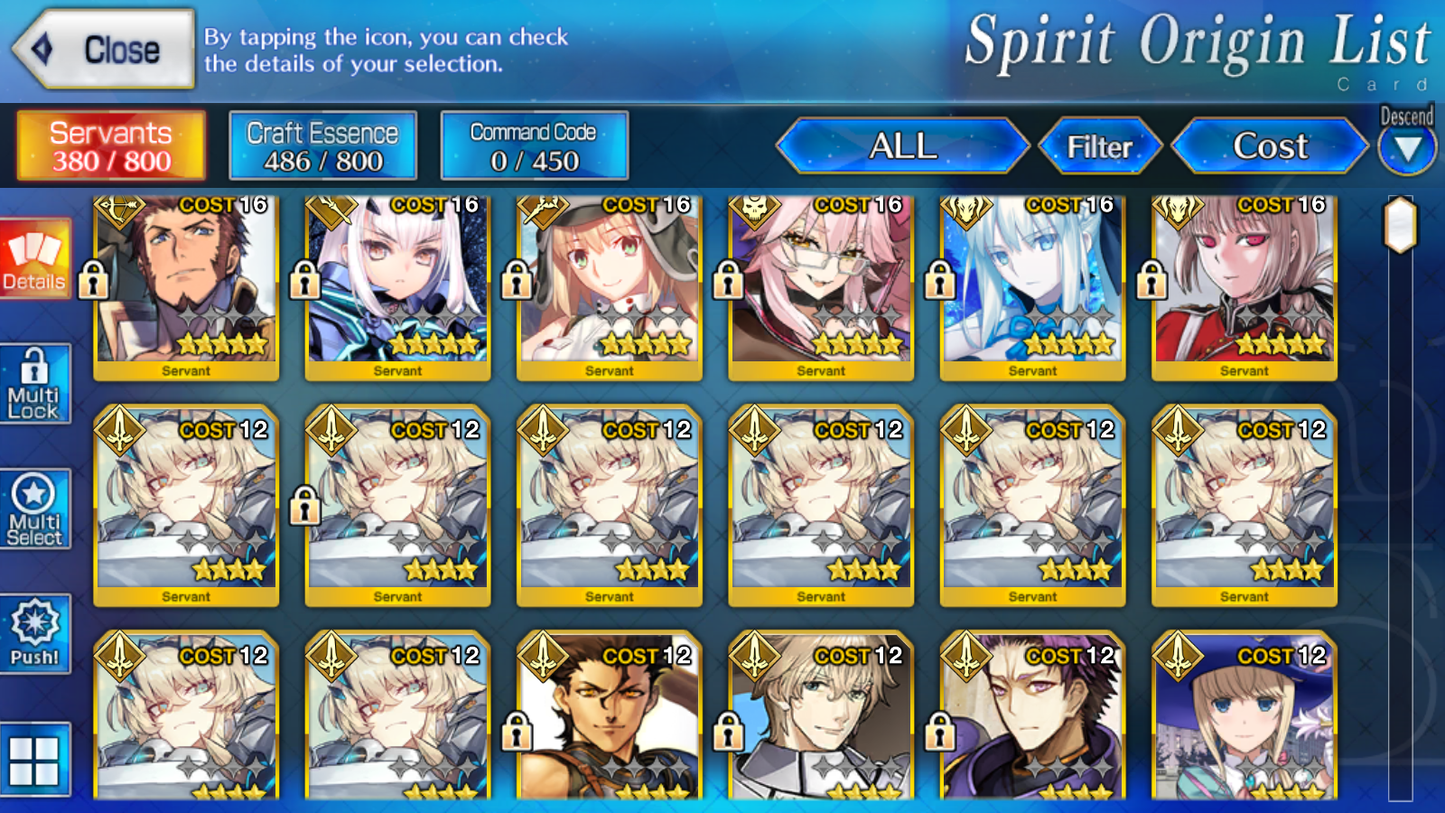
Task: Switch to the Craft Essence tab
Action: coord(322,145)
